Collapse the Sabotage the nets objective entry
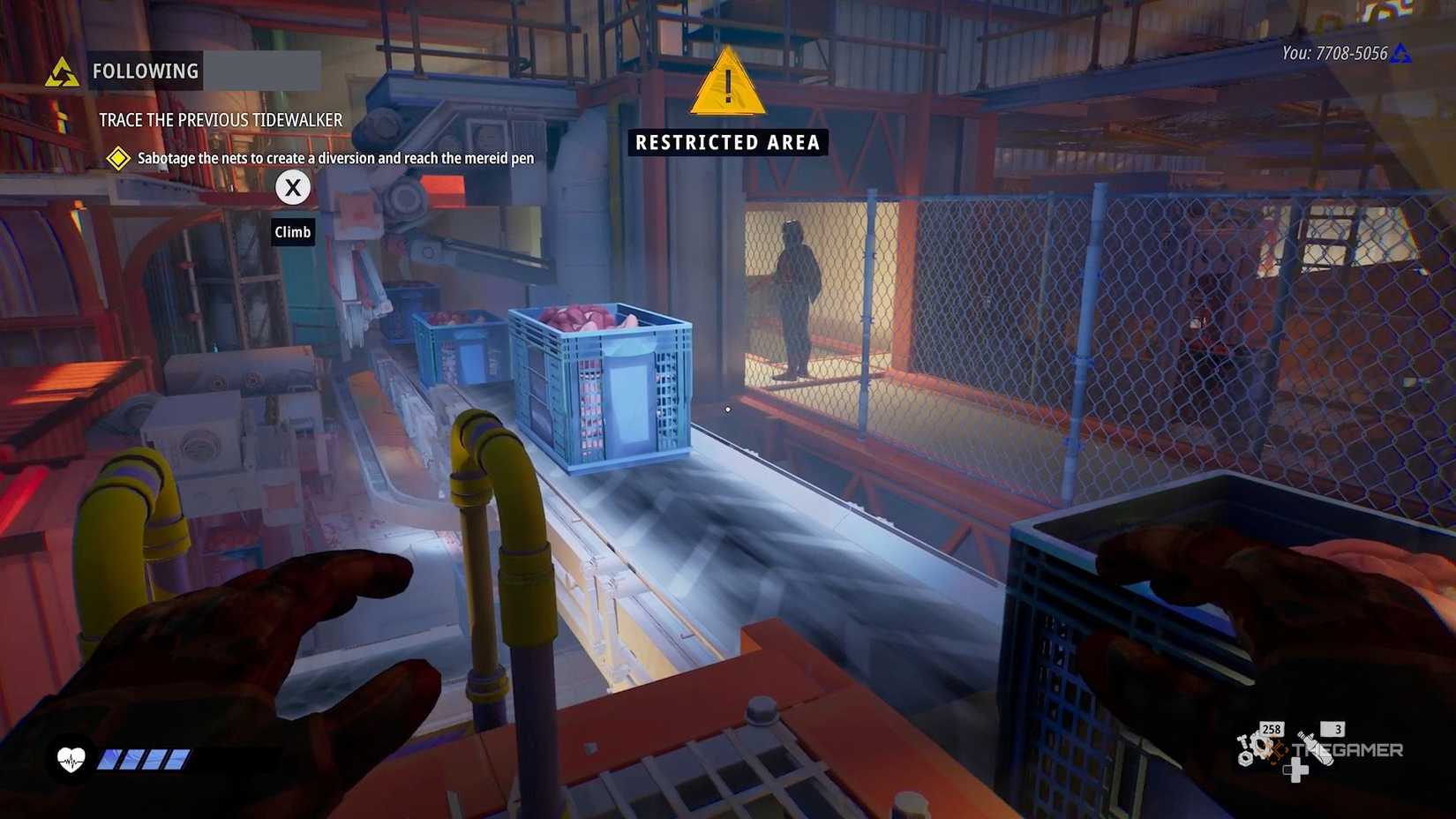1456x819 pixels. 334,158
